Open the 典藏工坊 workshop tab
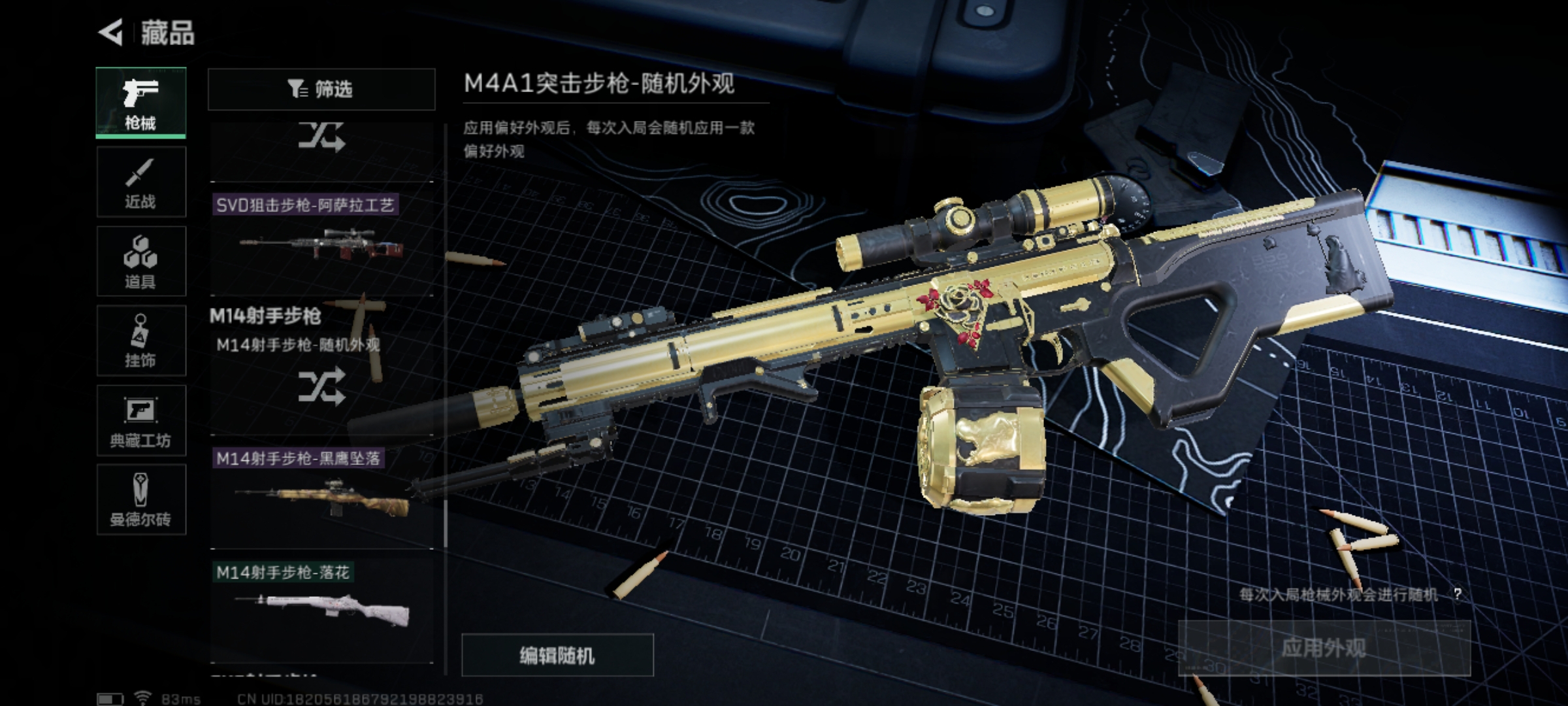1568x706 pixels. click(x=141, y=420)
